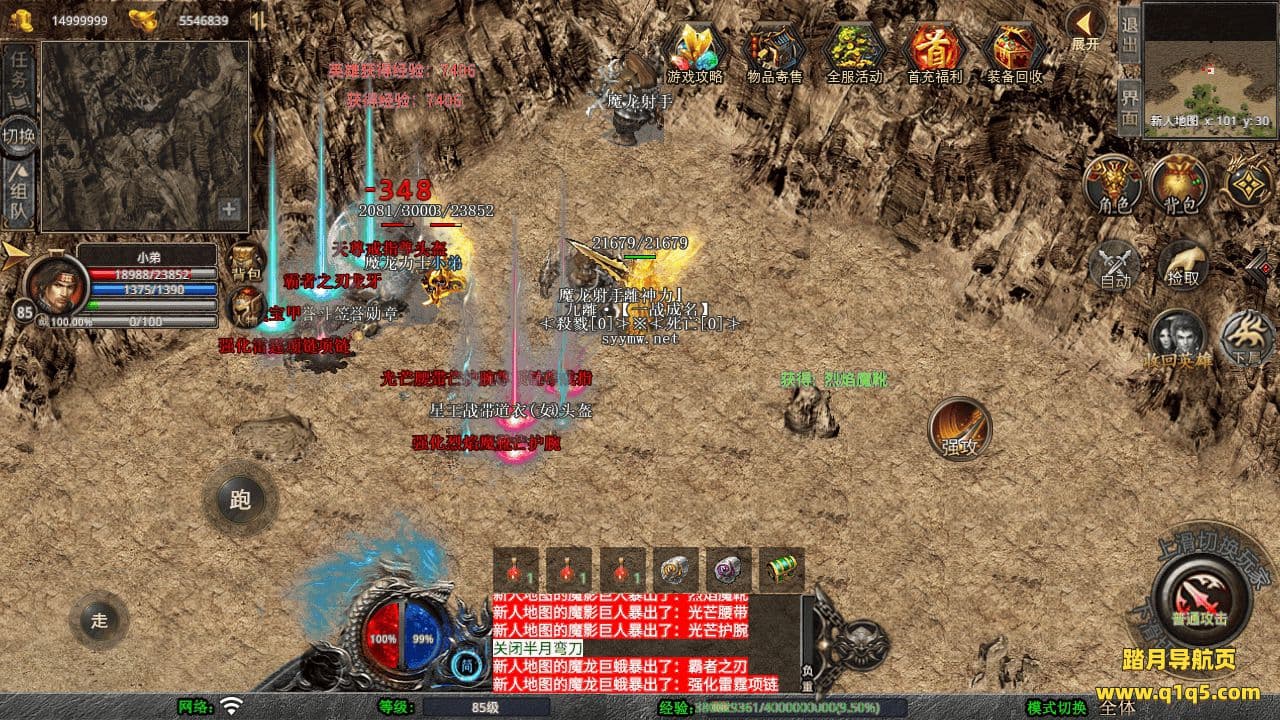Open the 物品寄售 consignment shop
Screen dimensions: 1280x720
tap(775, 50)
